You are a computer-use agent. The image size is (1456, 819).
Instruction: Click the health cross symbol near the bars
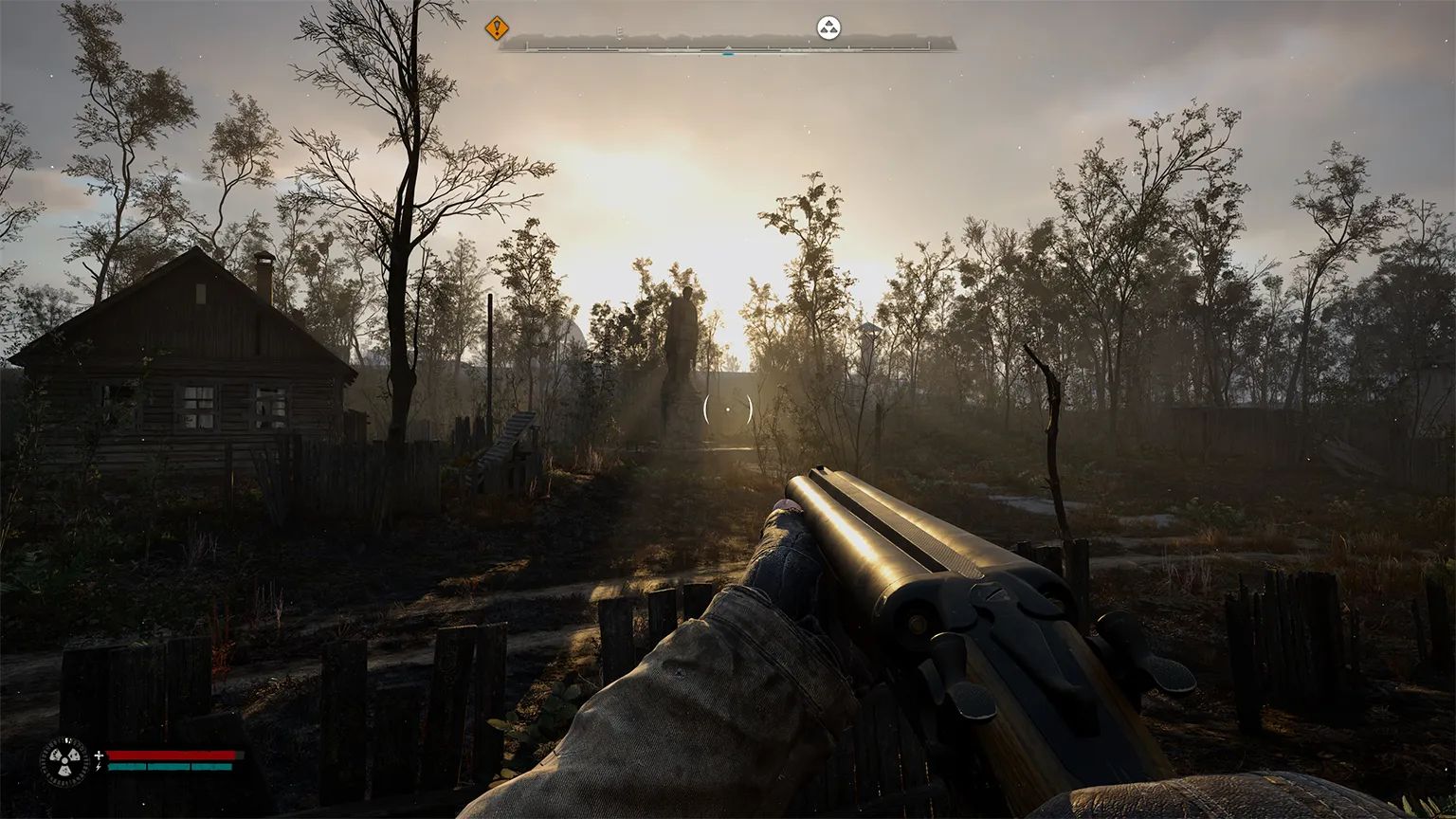click(99, 755)
